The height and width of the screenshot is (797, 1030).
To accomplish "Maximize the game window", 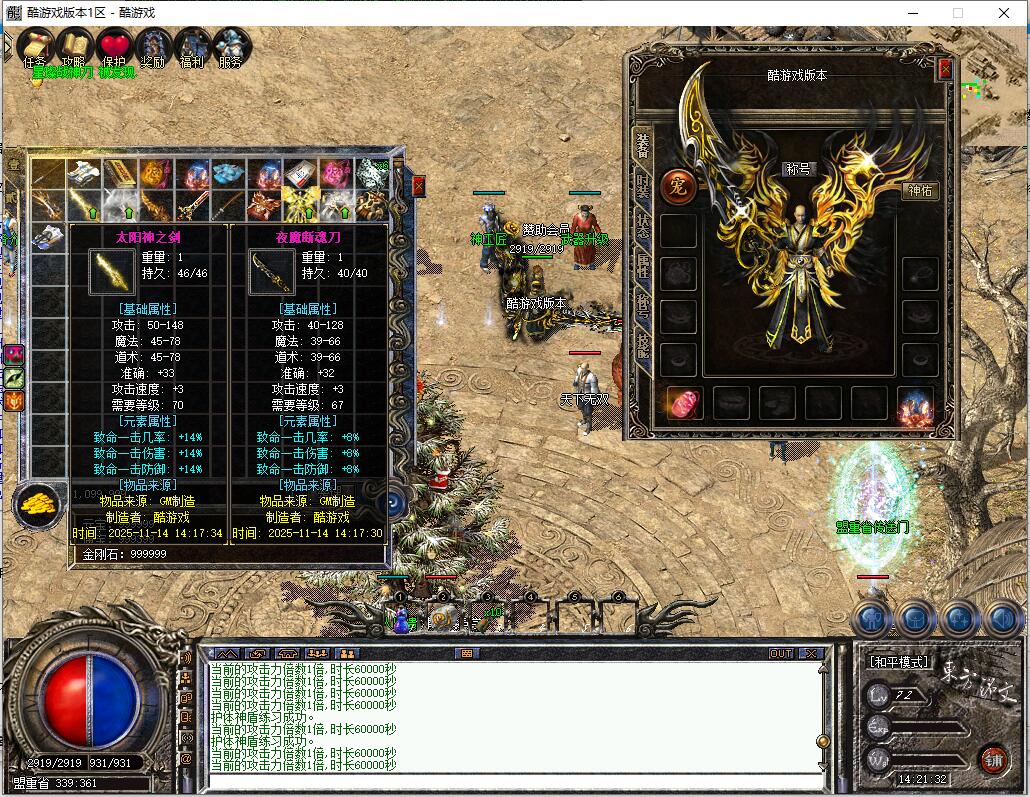I will coord(958,13).
